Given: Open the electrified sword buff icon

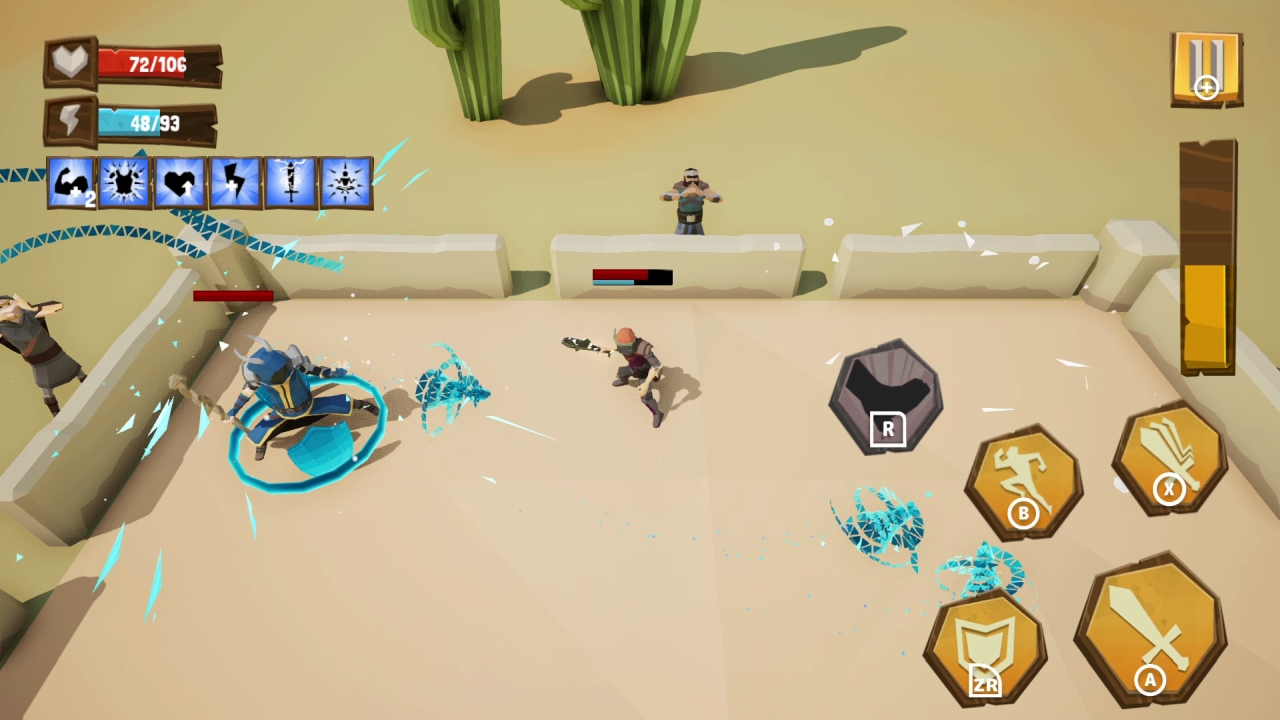Looking at the screenshot, I should (x=290, y=181).
